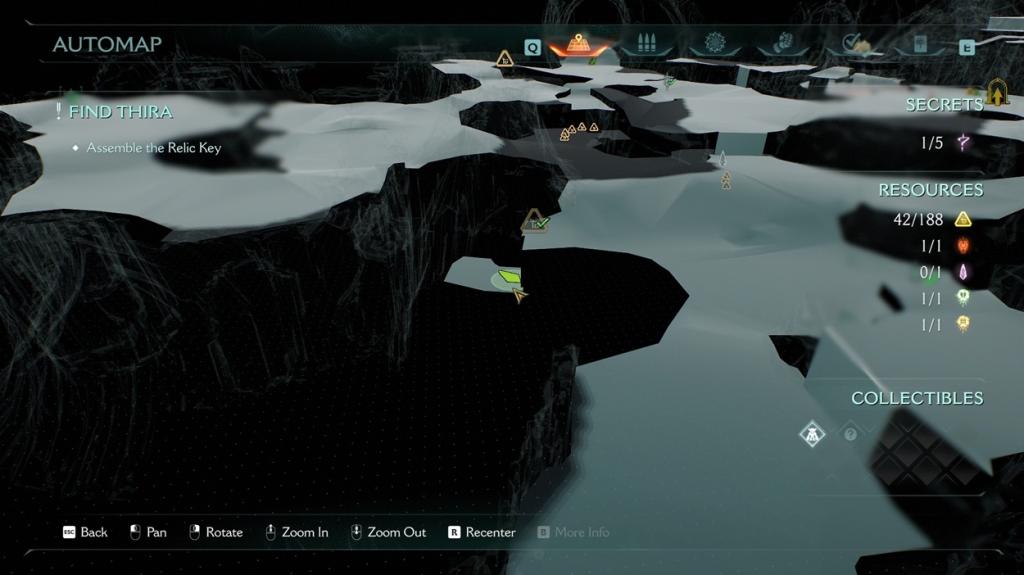This screenshot has width=1024, height=575.
Task: Choose the Zoom In control
Action: click(x=305, y=532)
